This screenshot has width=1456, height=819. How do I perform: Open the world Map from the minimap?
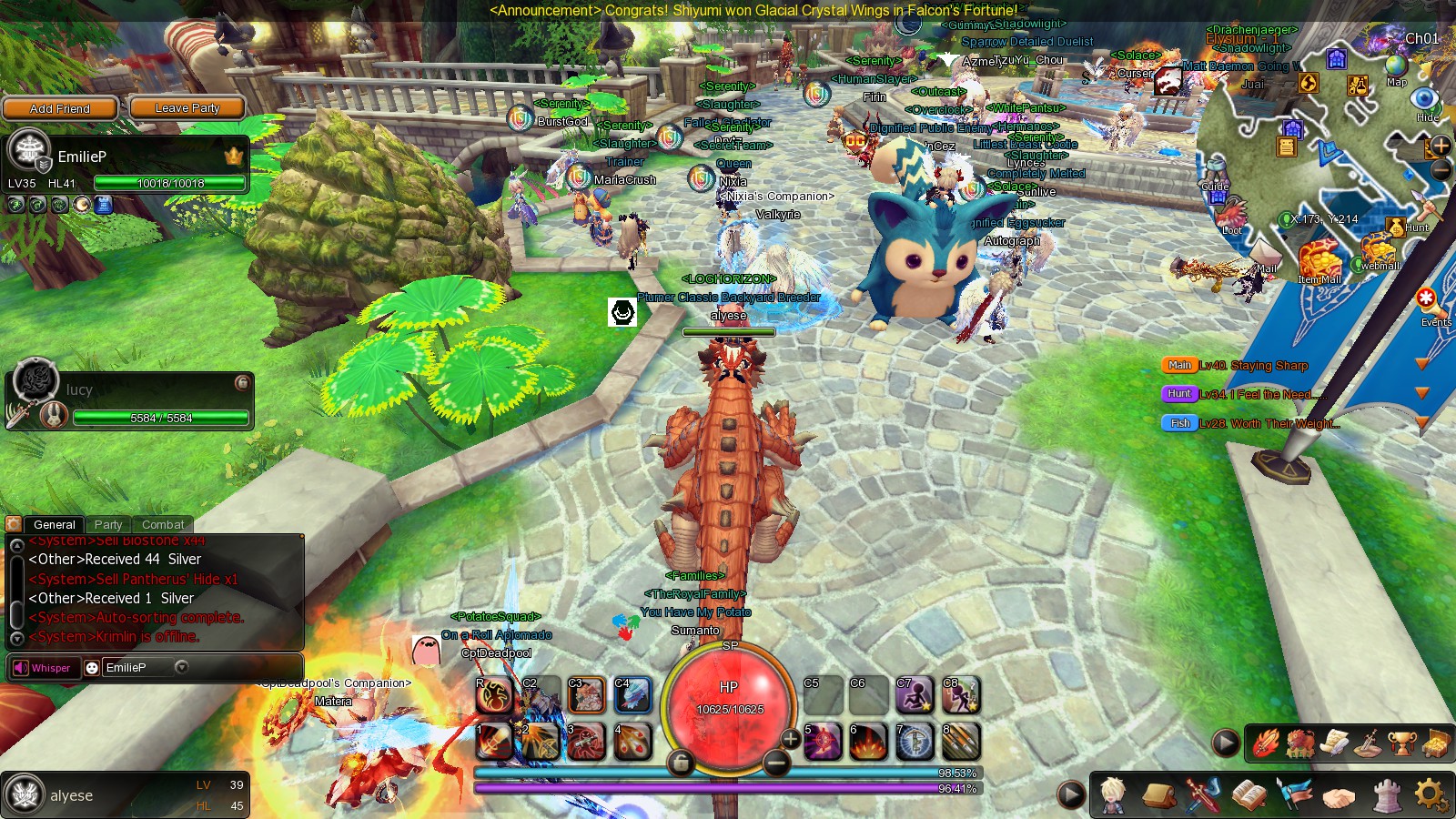[1395, 65]
